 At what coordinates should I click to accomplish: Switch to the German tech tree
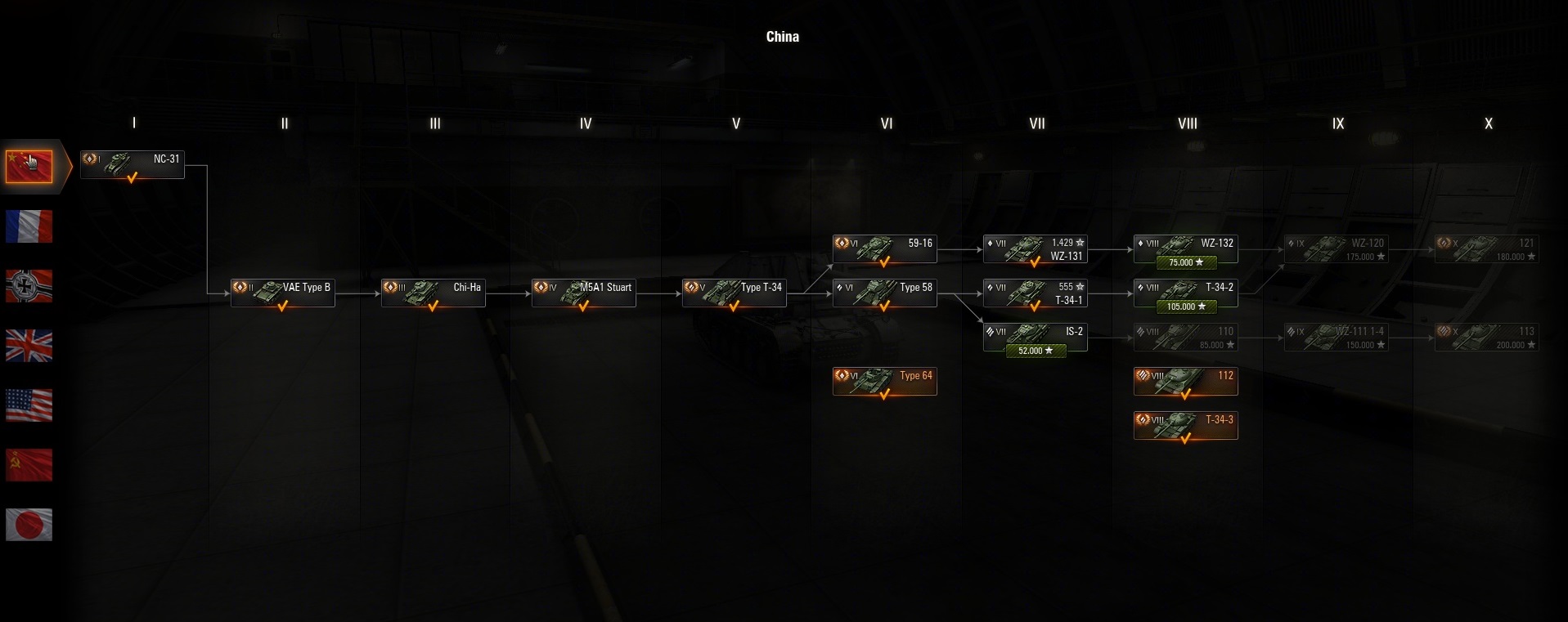[29, 286]
